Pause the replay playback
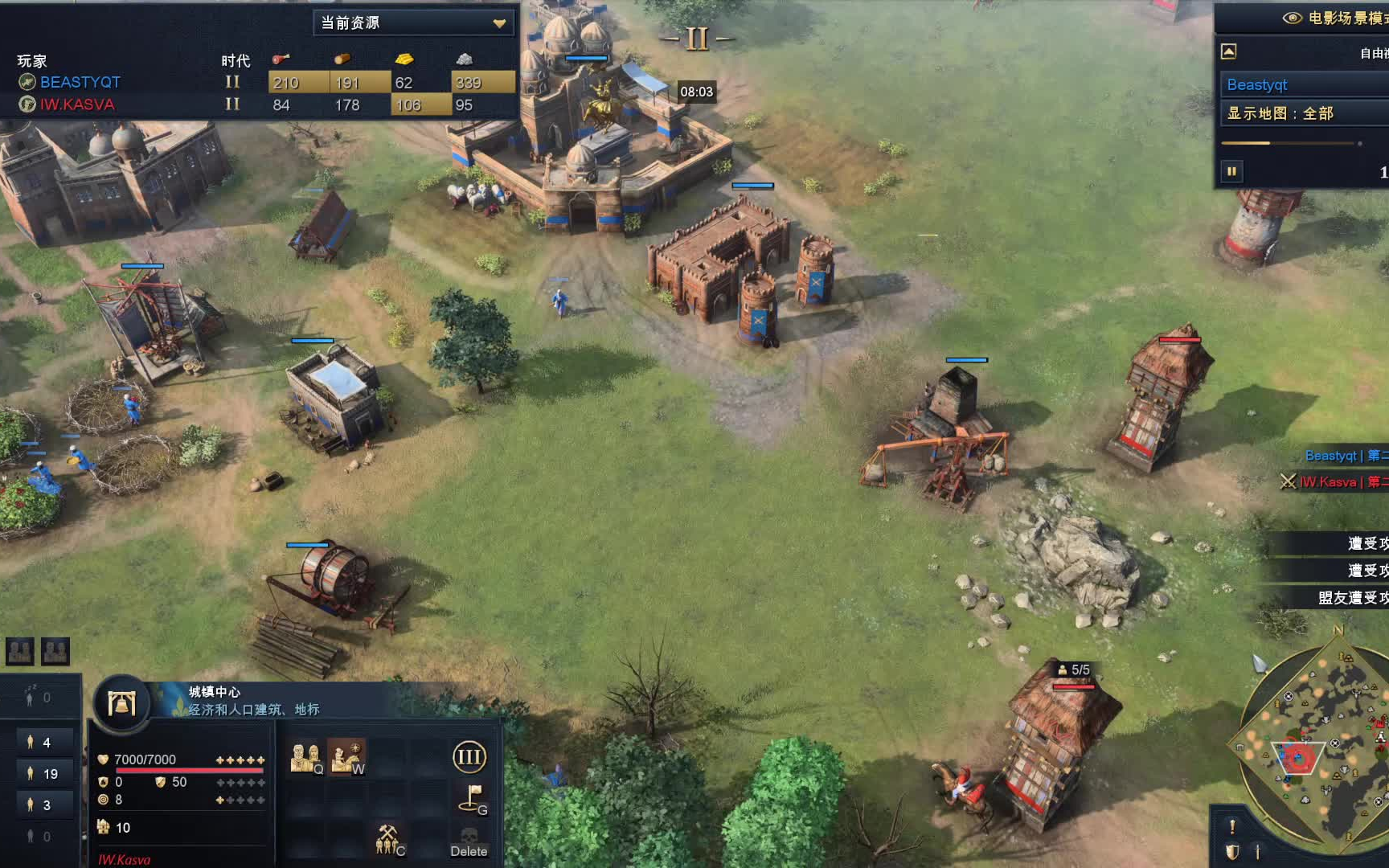 click(1231, 171)
